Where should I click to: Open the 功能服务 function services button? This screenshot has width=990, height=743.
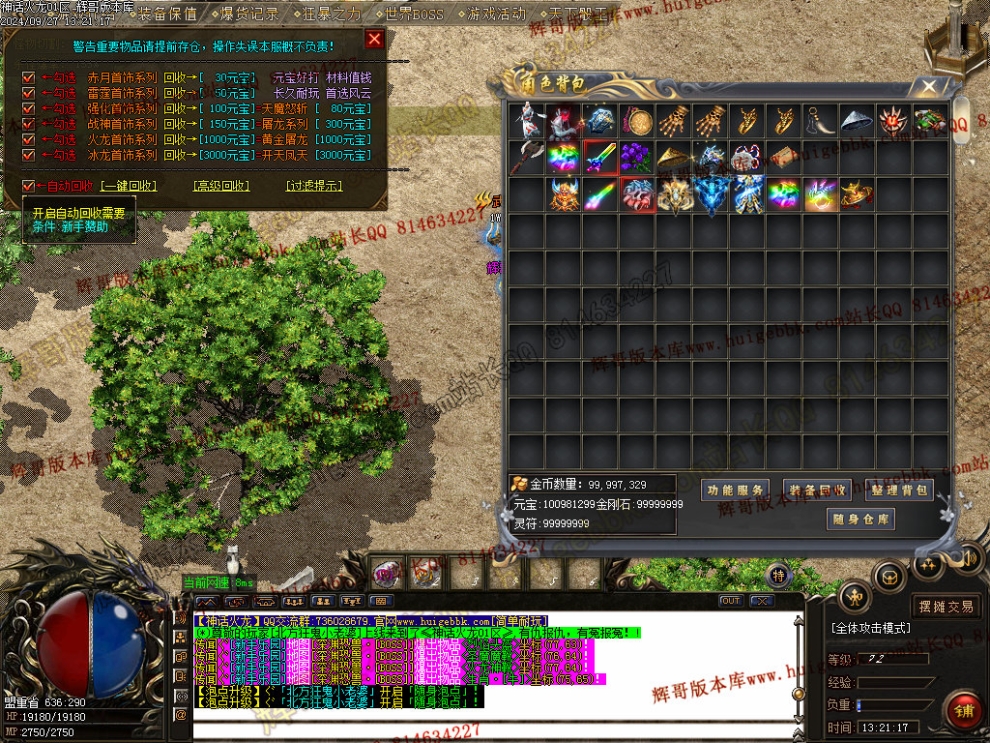735,490
